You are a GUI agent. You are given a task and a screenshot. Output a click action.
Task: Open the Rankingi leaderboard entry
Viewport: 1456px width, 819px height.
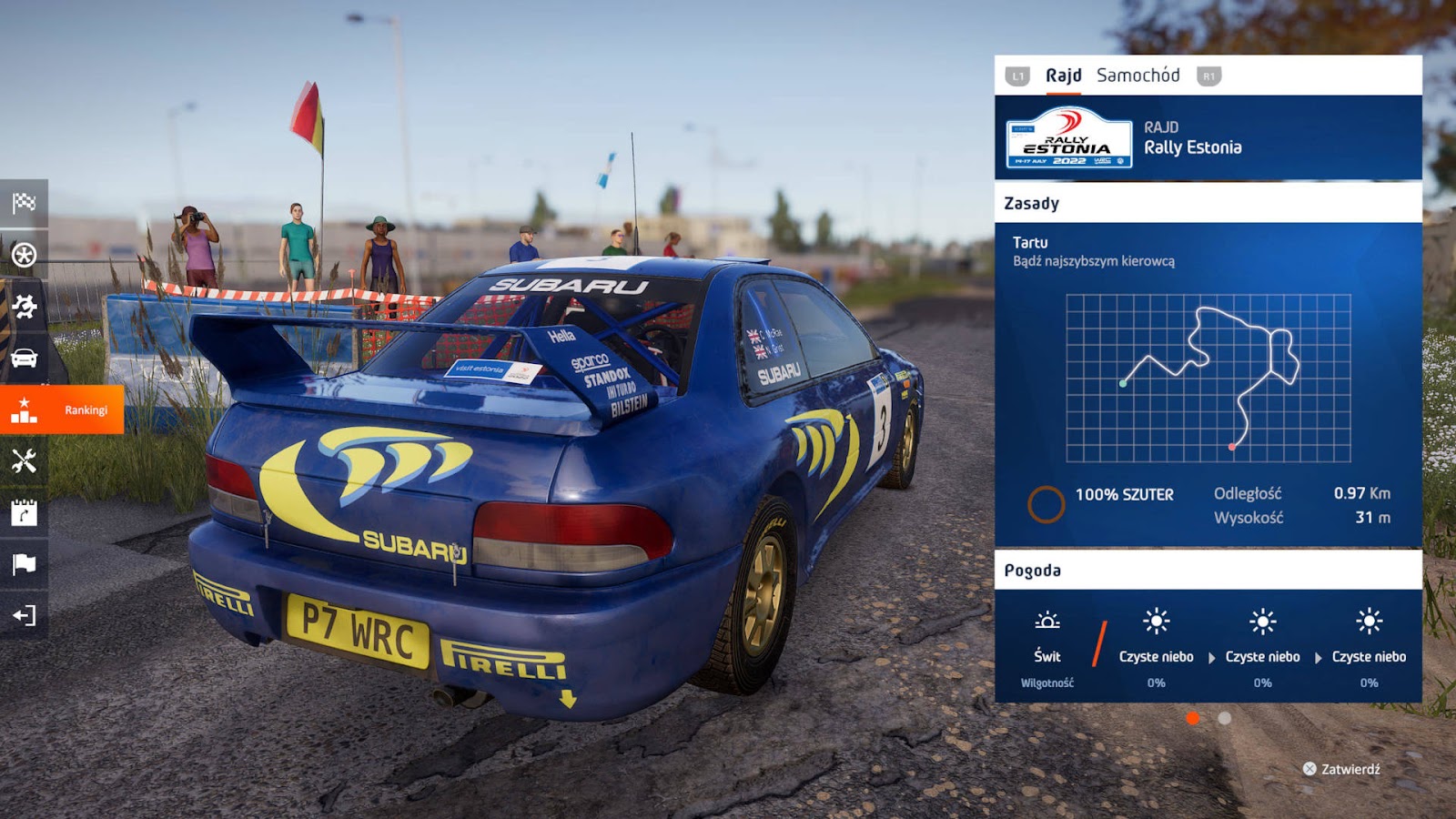(x=62, y=409)
